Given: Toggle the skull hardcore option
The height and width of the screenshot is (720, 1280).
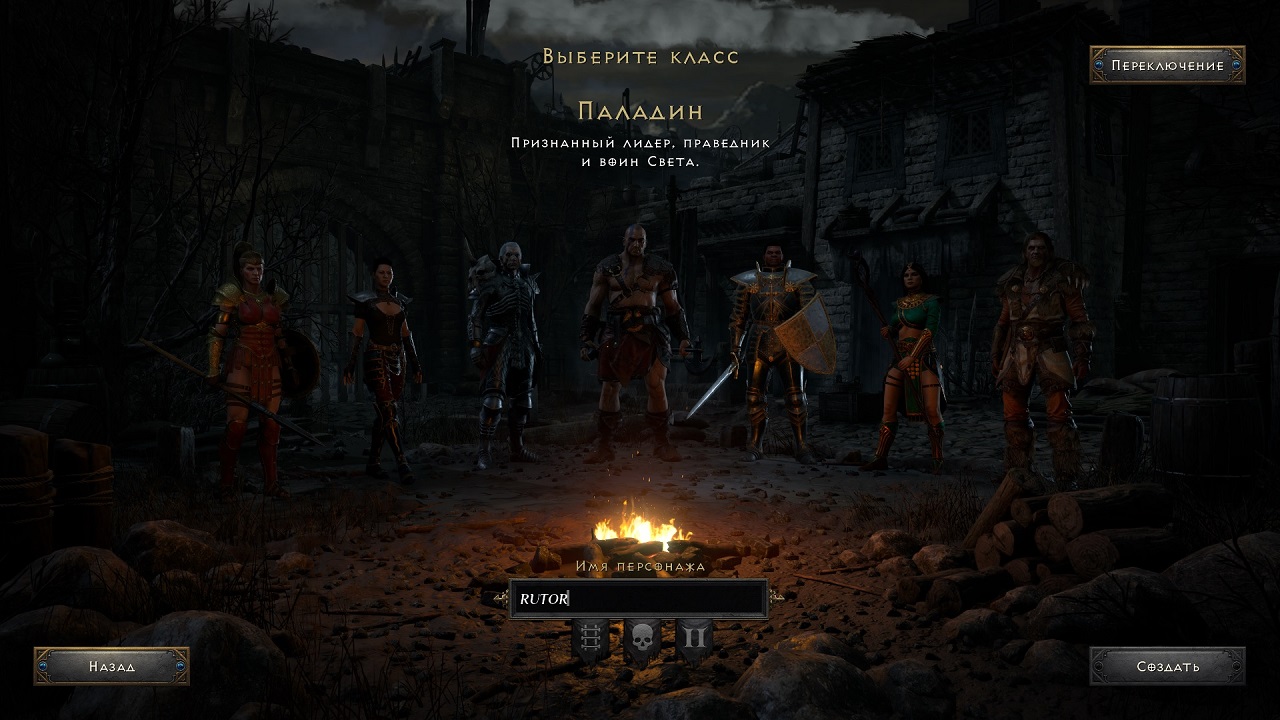Looking at the screenshot, I should [641, 640].
